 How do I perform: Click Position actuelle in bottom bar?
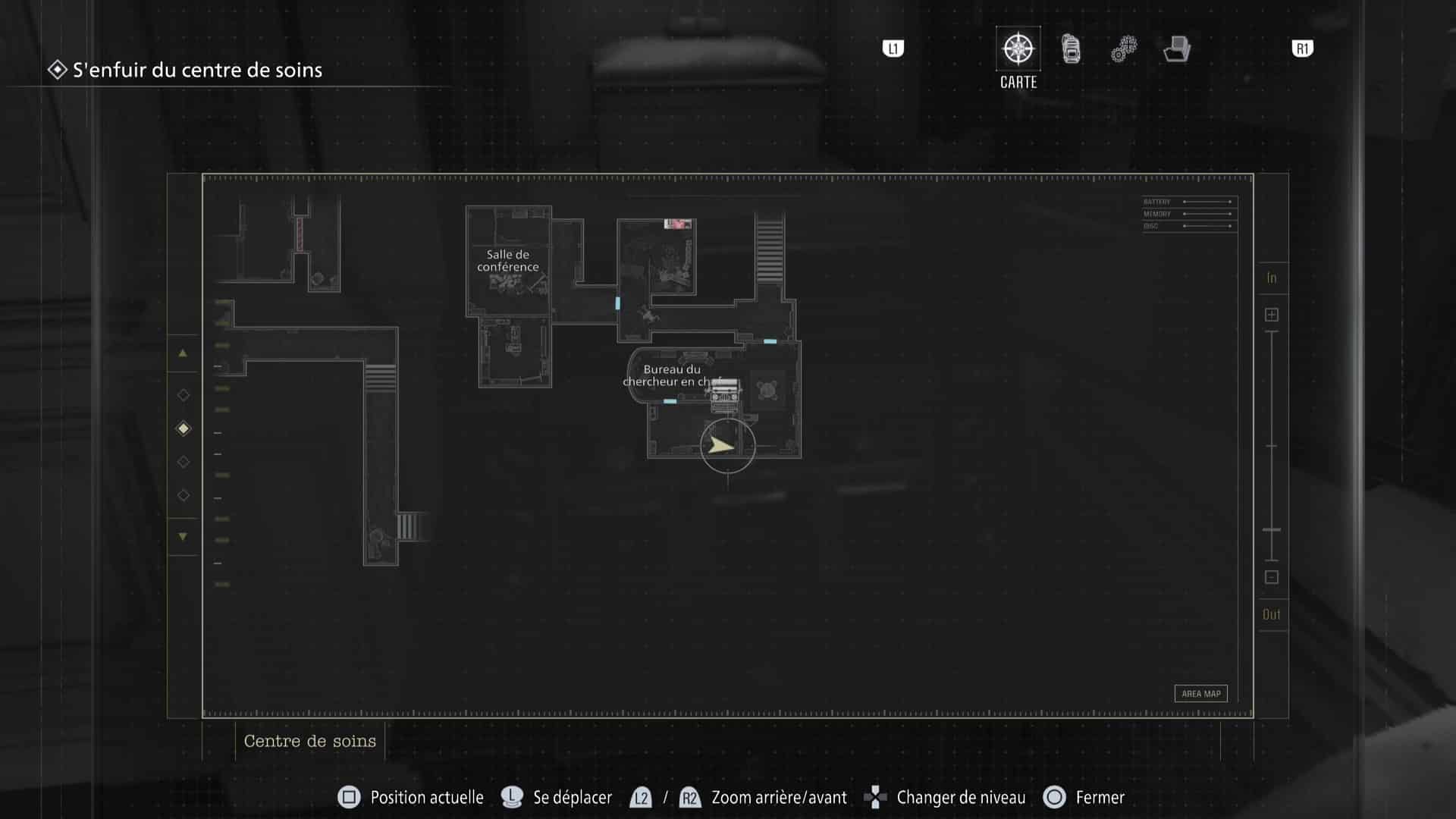click(x=426, y=797)
